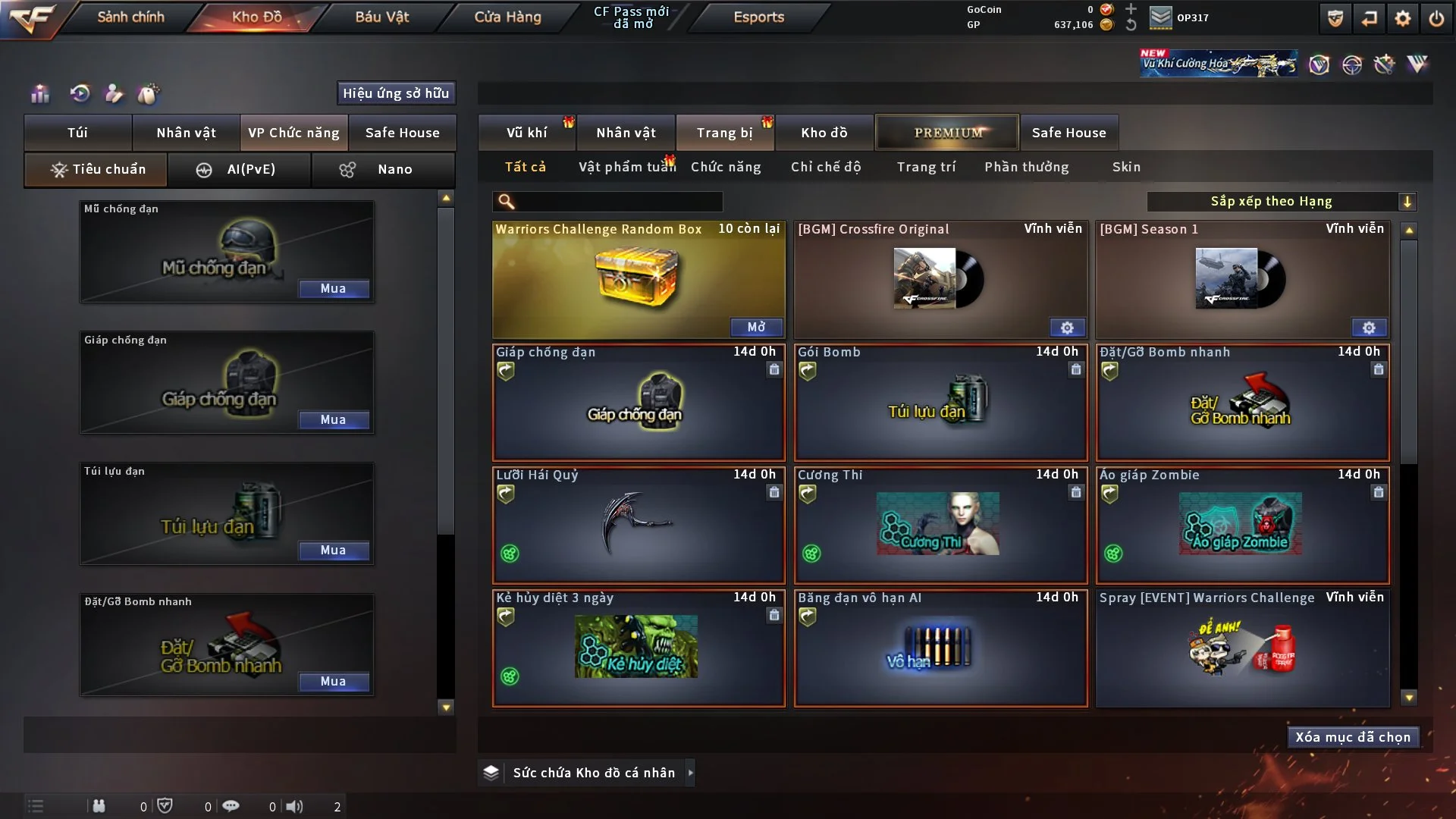1456x819 pixels.
Task: Buy the Mũ chống đạn helmet
Action: [x=333, y=289]
